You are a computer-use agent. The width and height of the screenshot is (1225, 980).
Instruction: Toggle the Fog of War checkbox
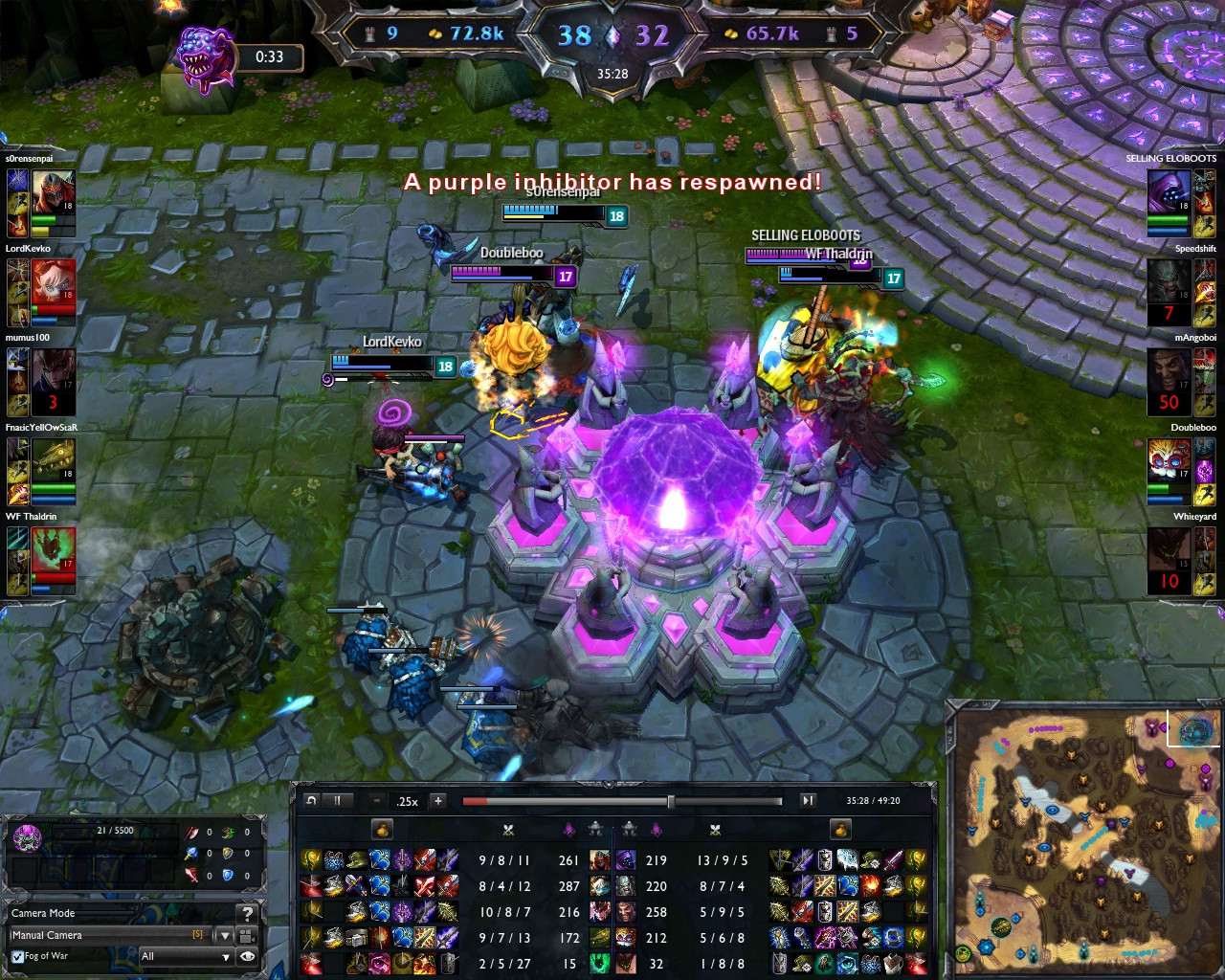click(x=17, y=956)
